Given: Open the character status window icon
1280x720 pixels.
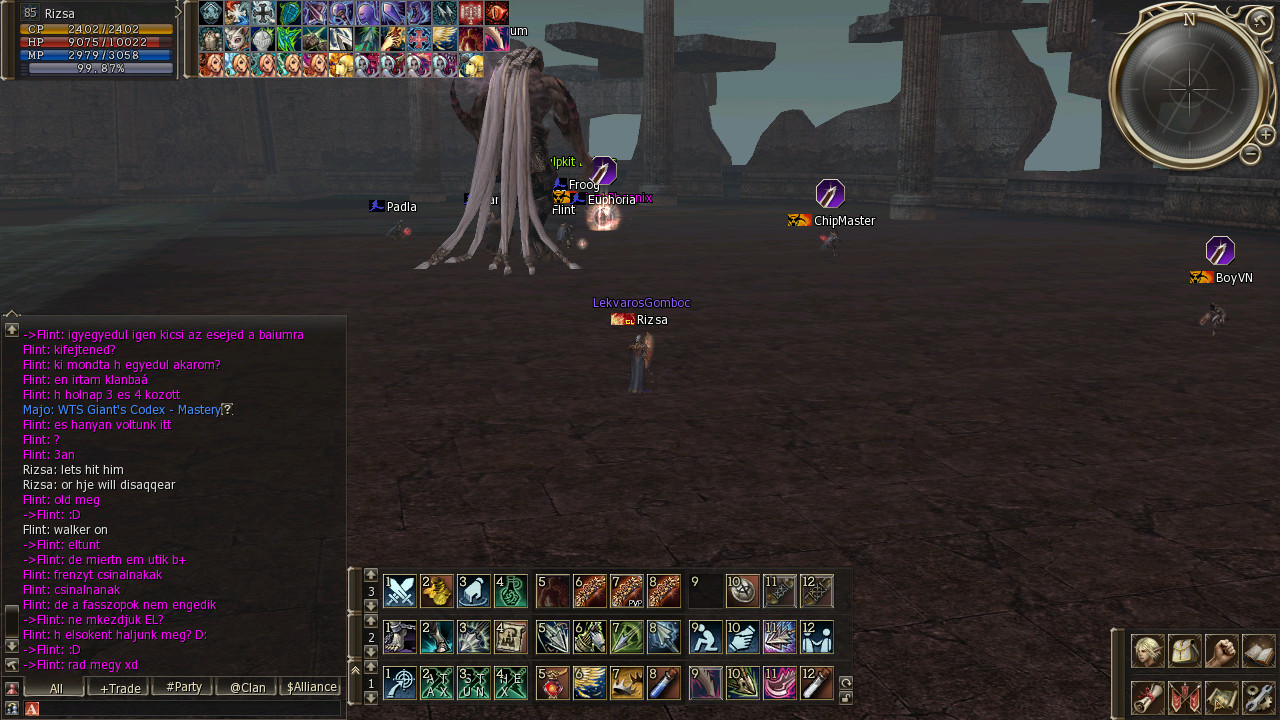Looking at the screenshot, I should (1147, 651).
